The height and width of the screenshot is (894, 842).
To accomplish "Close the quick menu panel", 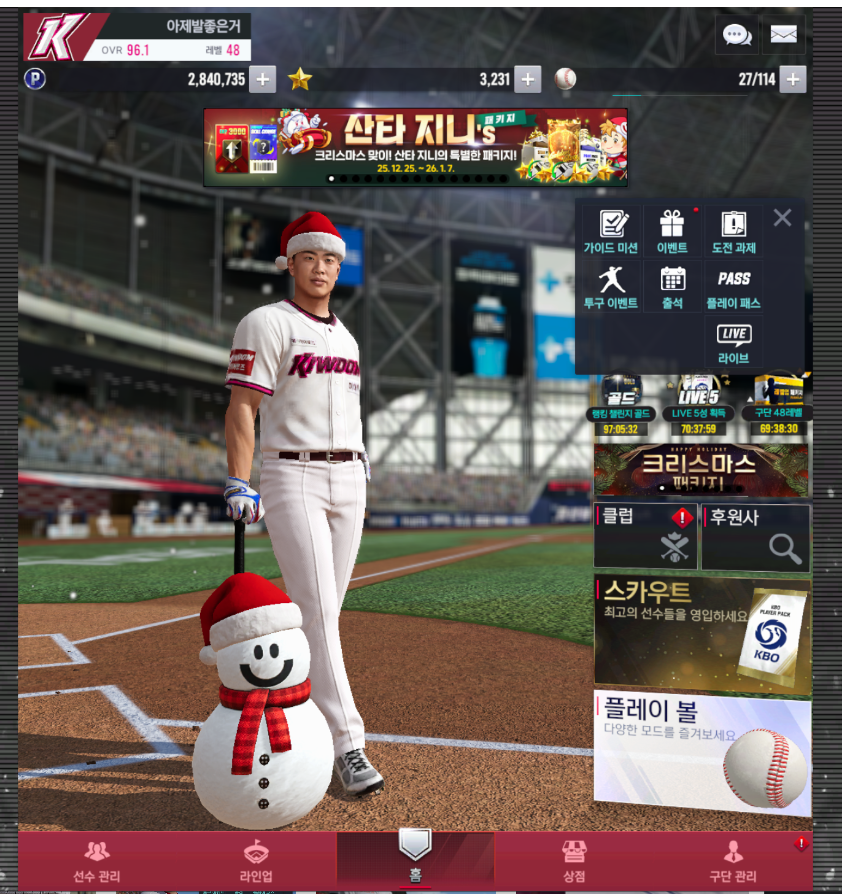I will 782,217.
